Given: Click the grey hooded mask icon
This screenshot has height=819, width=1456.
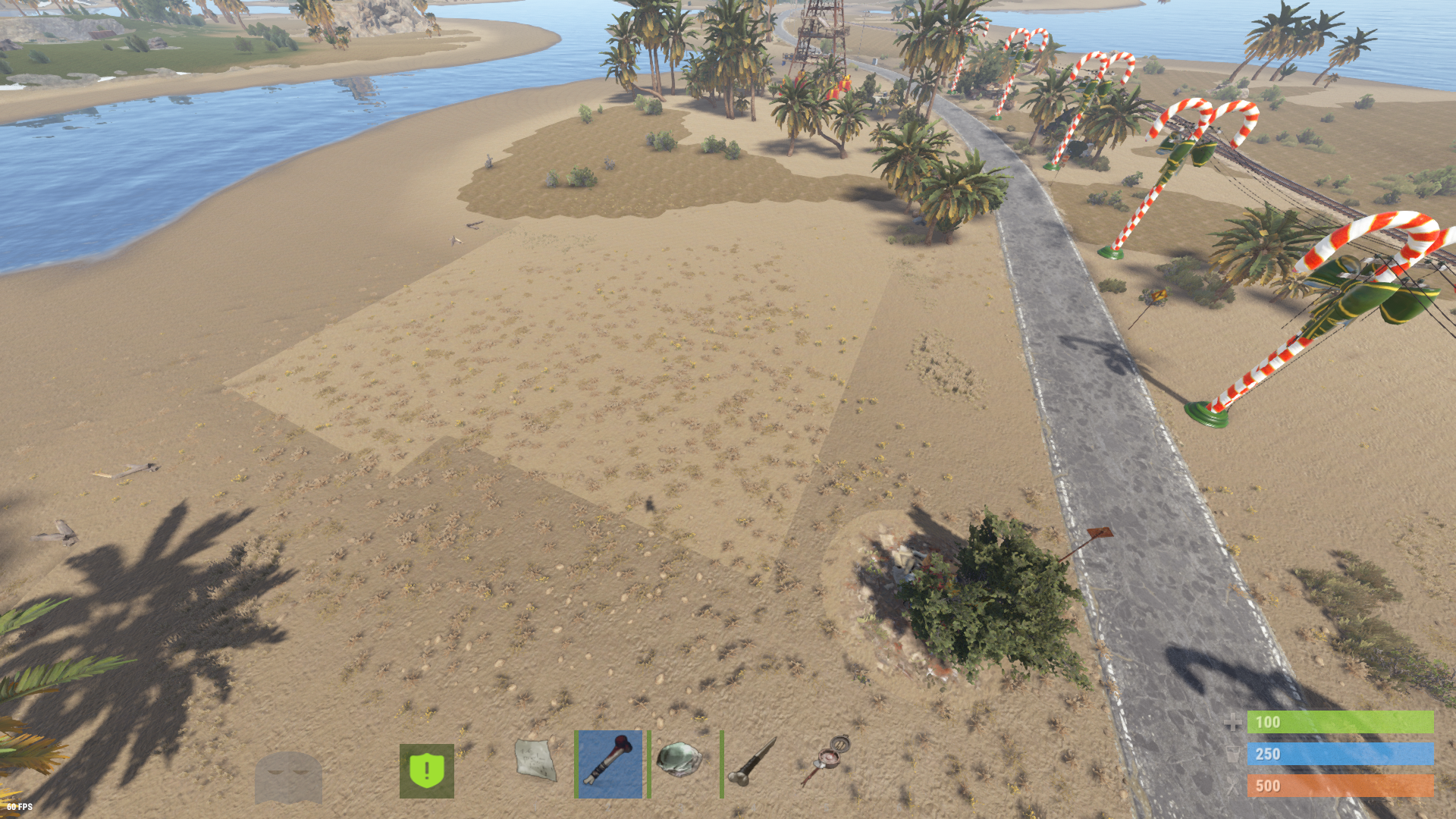Looking at the screenshot, I should (x=288, y=777).
